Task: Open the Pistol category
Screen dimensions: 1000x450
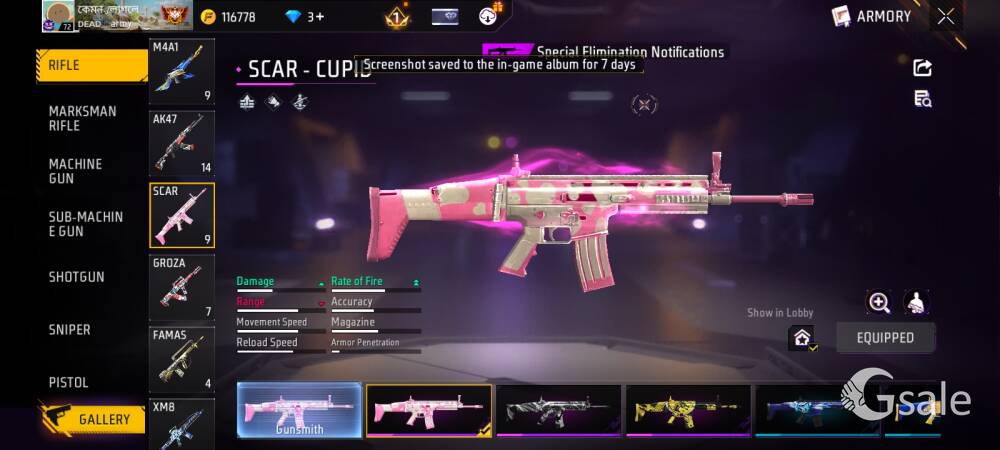Action: (x=69, y=383)
